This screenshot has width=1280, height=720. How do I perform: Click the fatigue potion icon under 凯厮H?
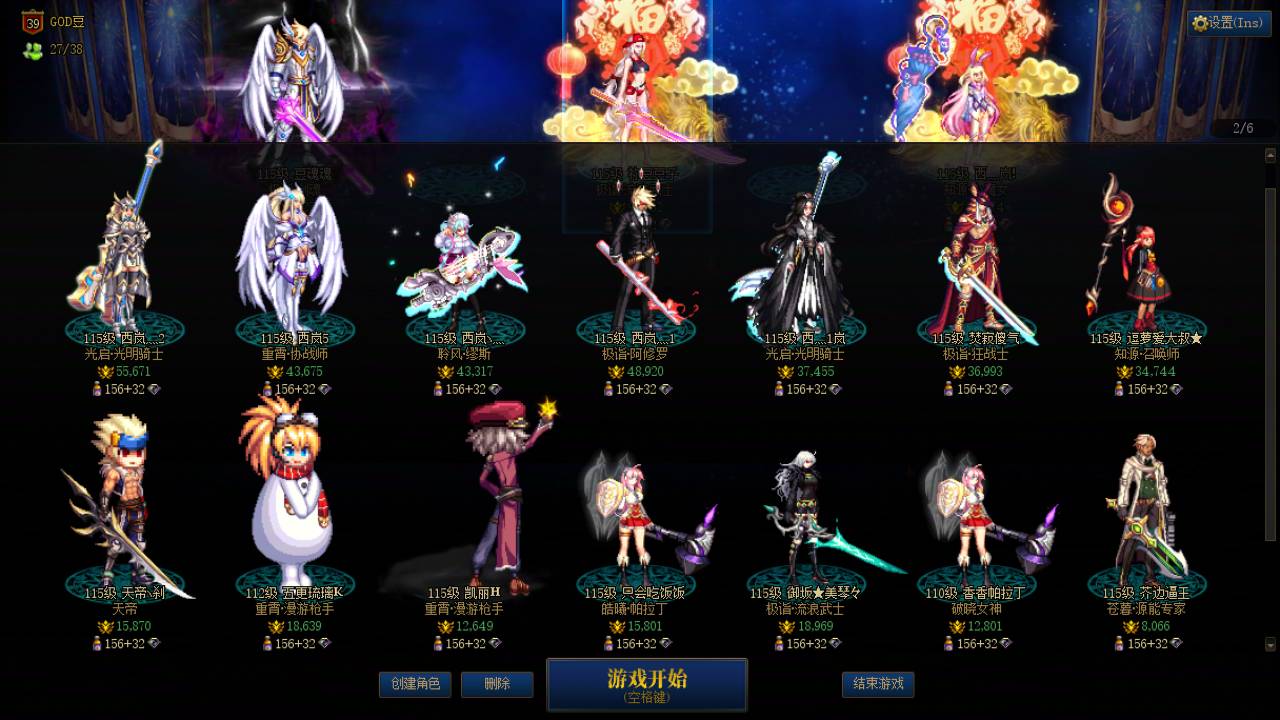click(440, 642)
